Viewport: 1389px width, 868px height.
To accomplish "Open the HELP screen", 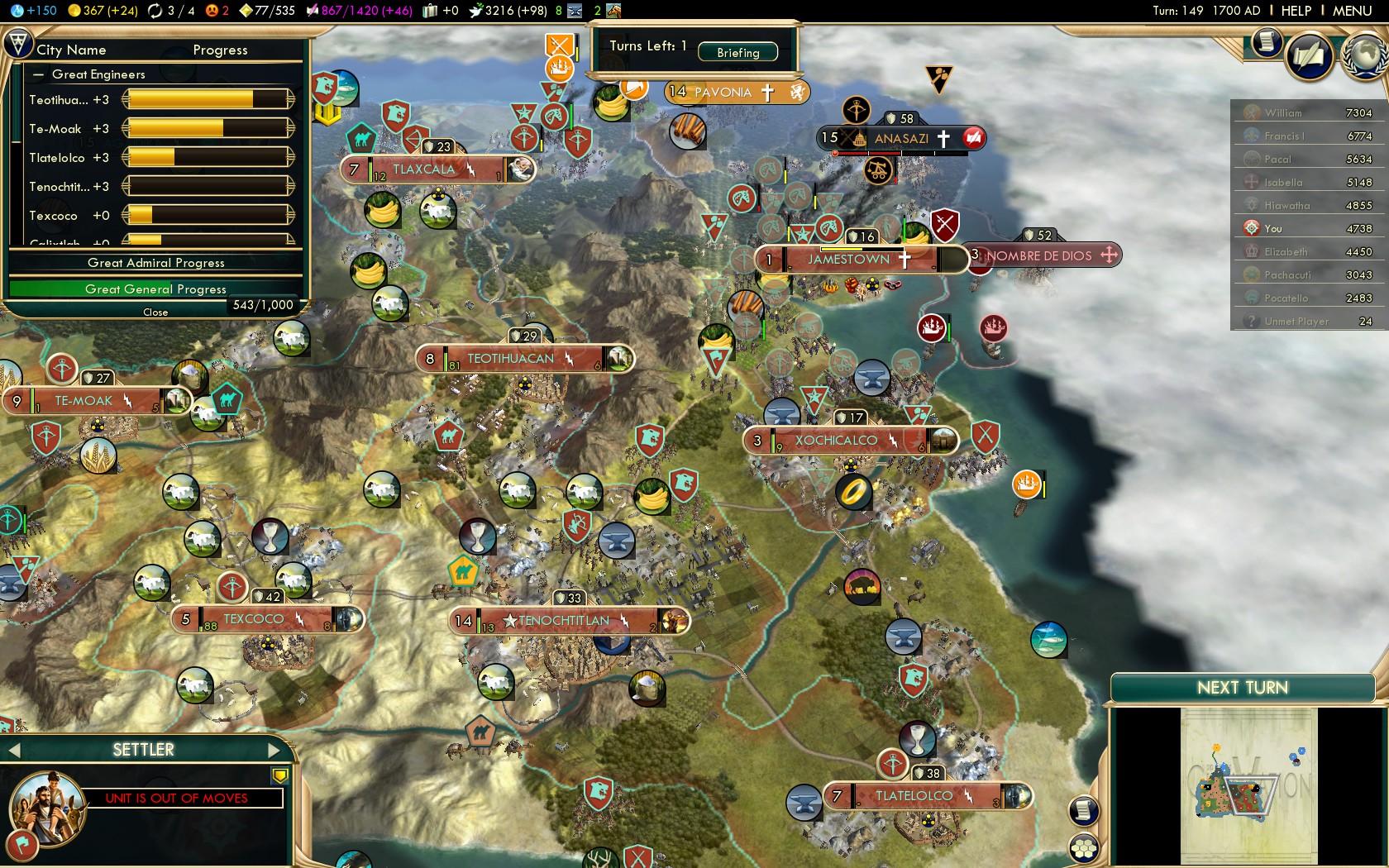I will [x=1296, y=11].
